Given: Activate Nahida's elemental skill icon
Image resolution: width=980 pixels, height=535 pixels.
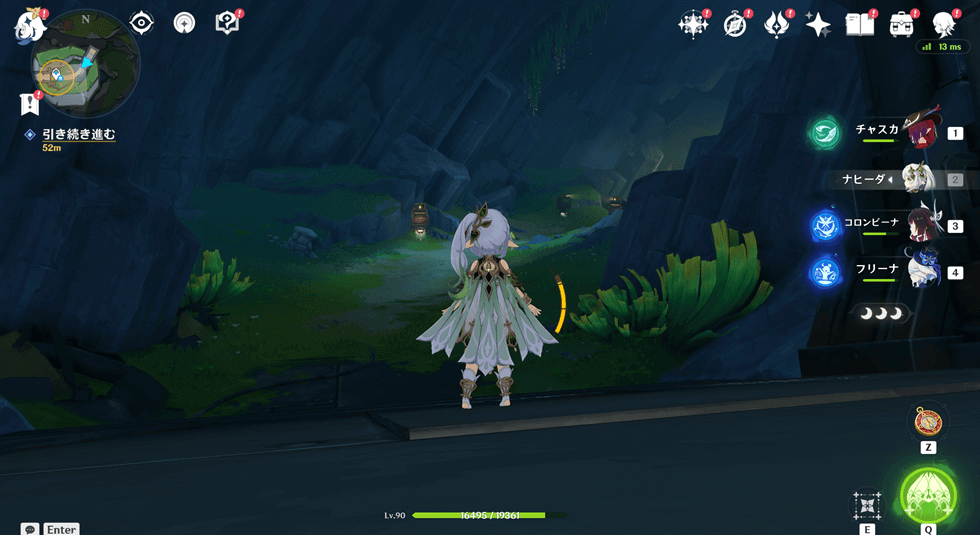Looking at the screenshot, I should coord(866,505).
